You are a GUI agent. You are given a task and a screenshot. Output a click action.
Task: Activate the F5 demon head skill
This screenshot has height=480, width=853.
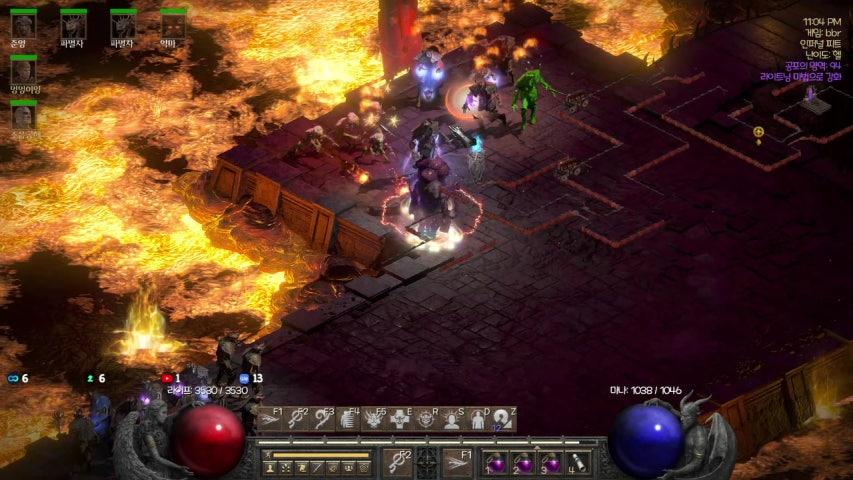tap(374, 418)
